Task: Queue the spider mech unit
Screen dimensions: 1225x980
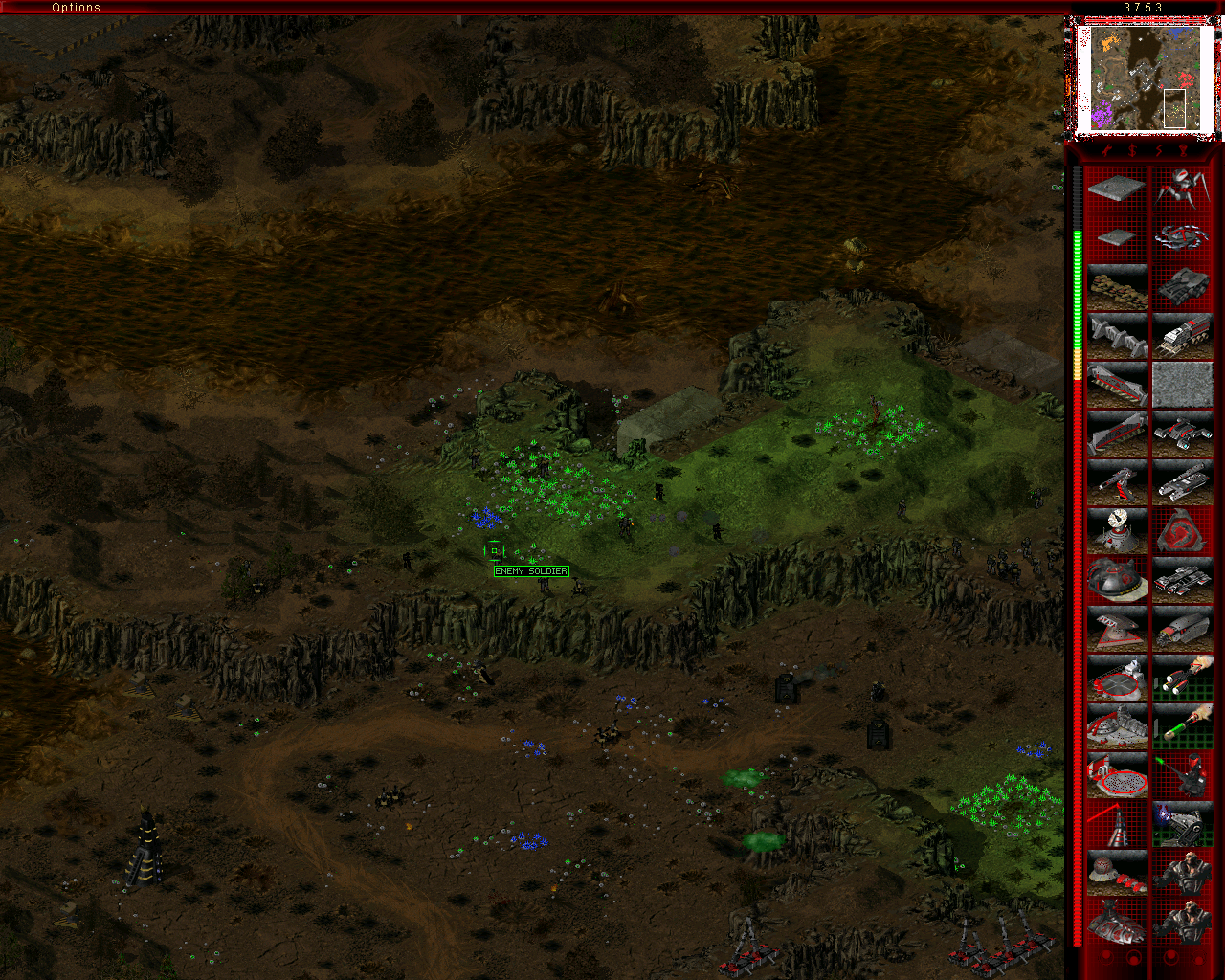Action: coord(1183,189)
